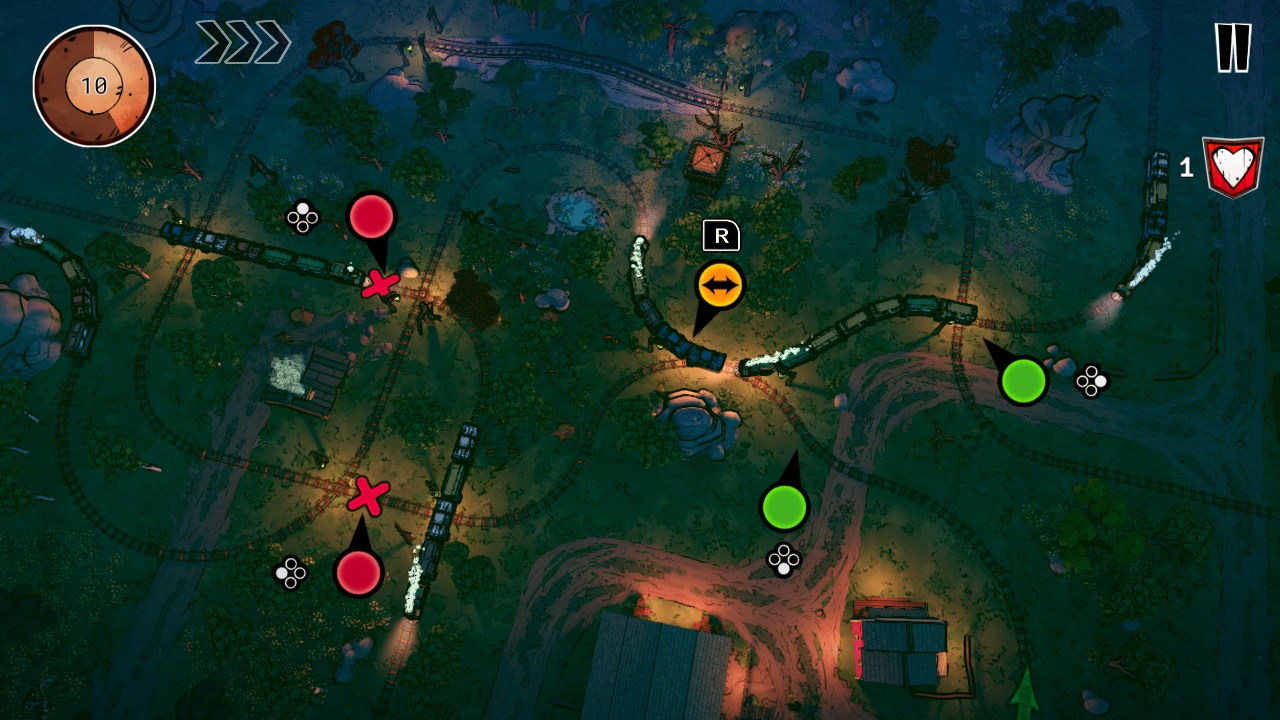Click the wagon-dots icon below the center green signal

(784, 560)
